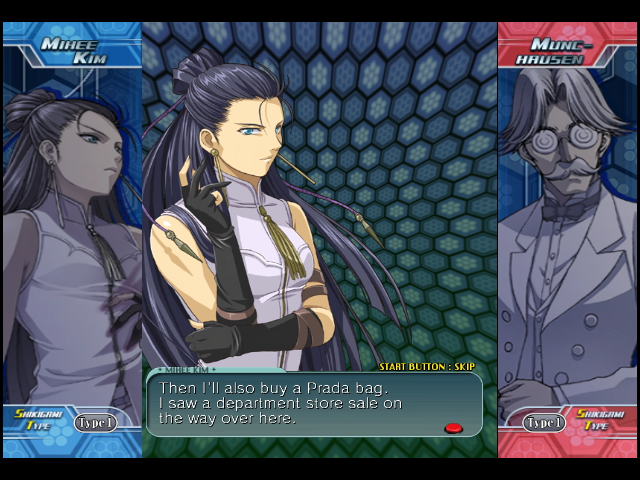Choose Type 1 badge under Mihee Kim
640x480 pixels.
point(95,422)
